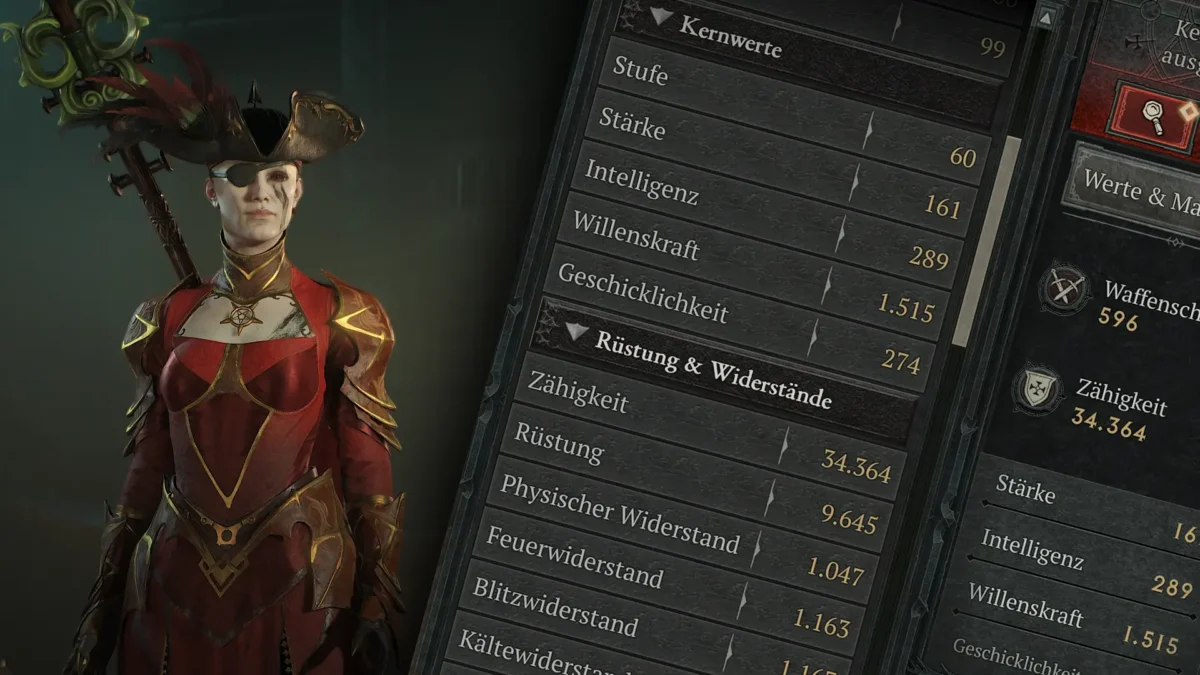
Task: Click the scroll-up arrow above the stats scrollbar
Action: pyautogui.click(x=1046, y=16)
